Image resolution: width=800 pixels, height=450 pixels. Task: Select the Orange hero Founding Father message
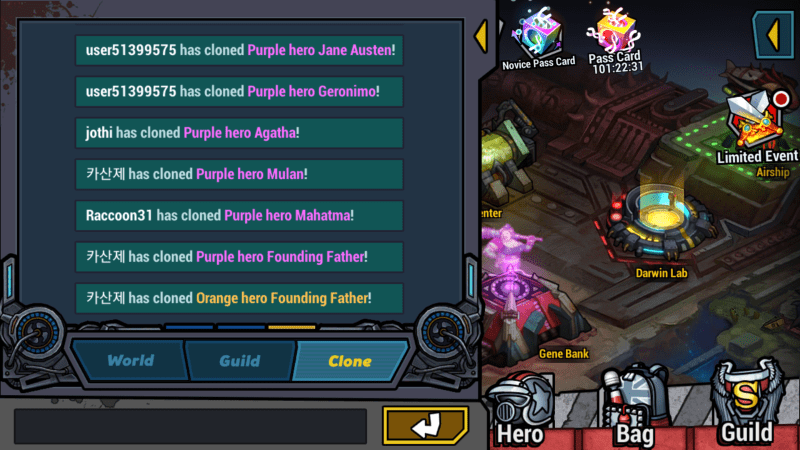pos(239,298)
